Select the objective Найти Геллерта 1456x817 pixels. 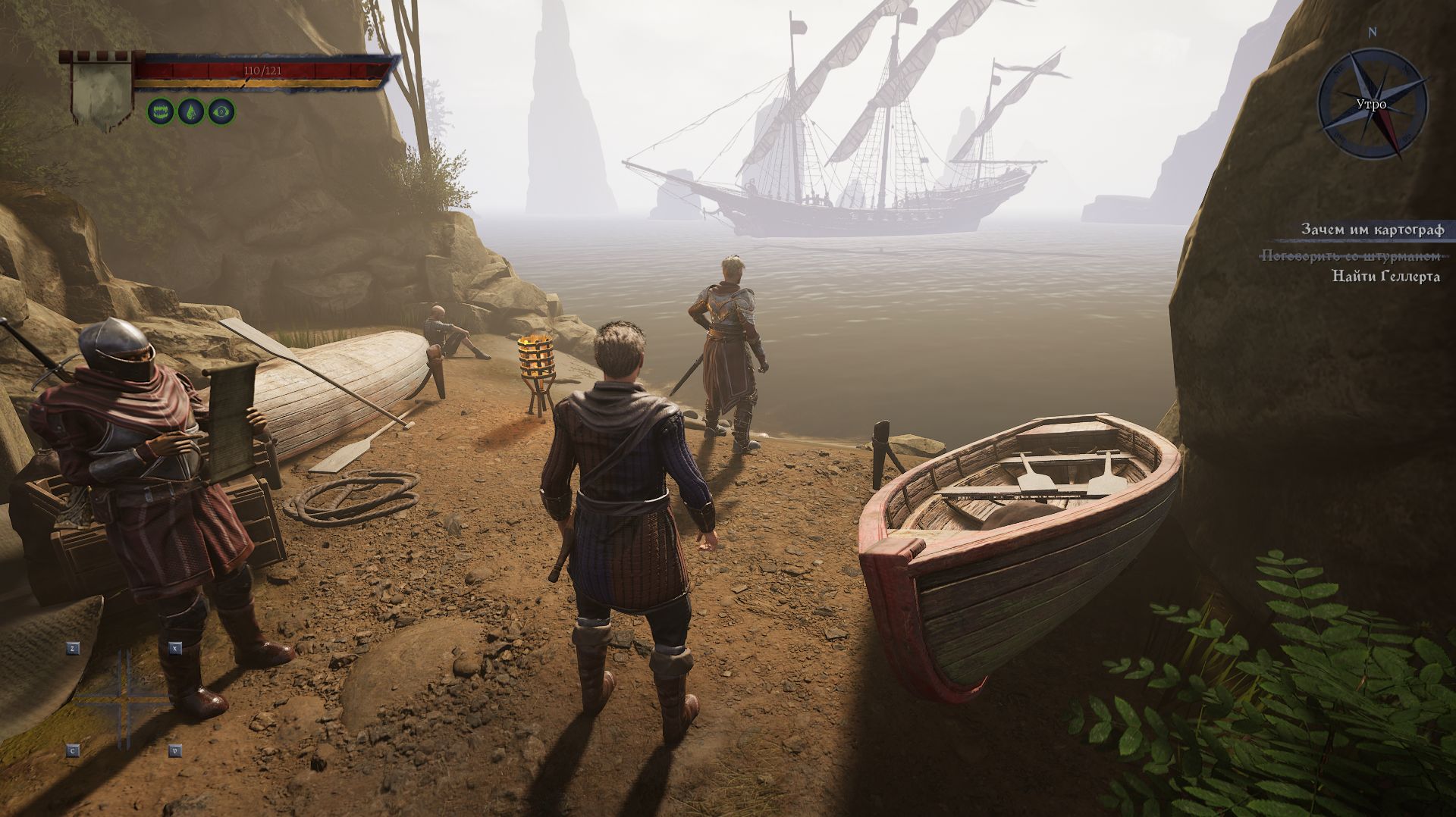1385,277
